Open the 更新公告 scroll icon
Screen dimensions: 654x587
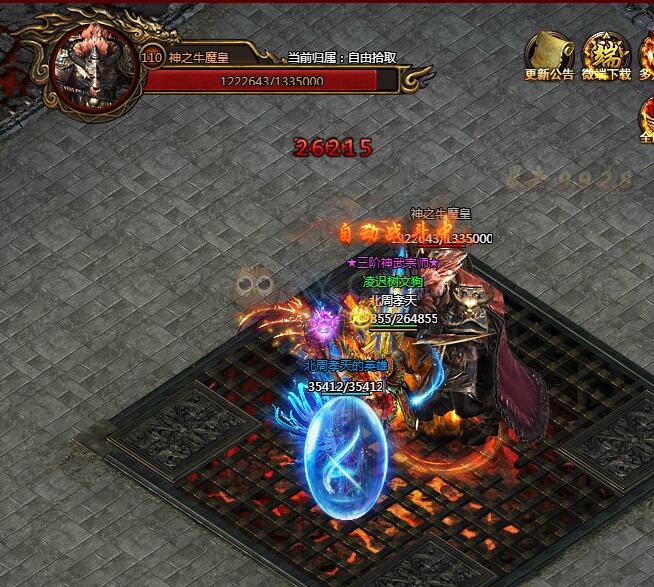pos(549,52)
